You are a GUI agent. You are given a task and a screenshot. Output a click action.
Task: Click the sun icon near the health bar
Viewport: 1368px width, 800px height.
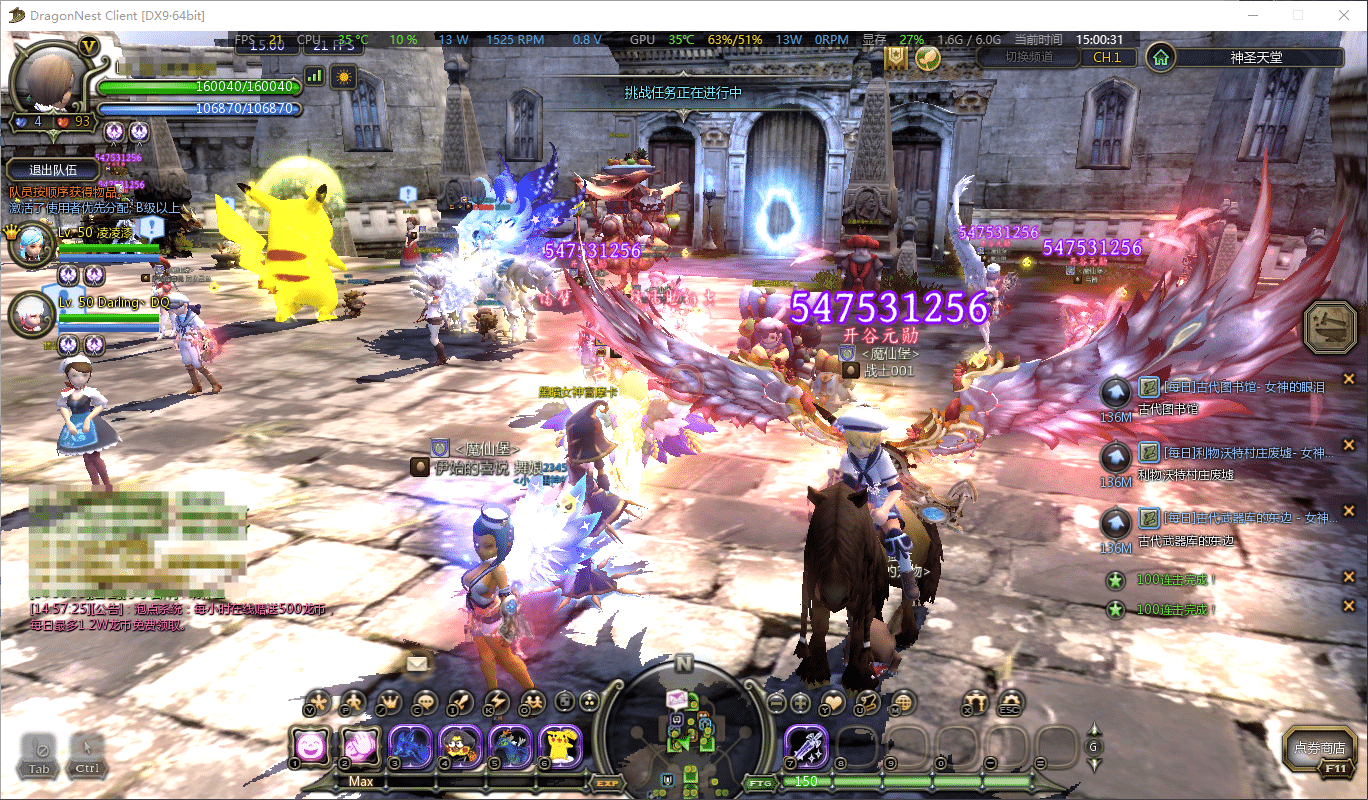[x=344, y=75]
